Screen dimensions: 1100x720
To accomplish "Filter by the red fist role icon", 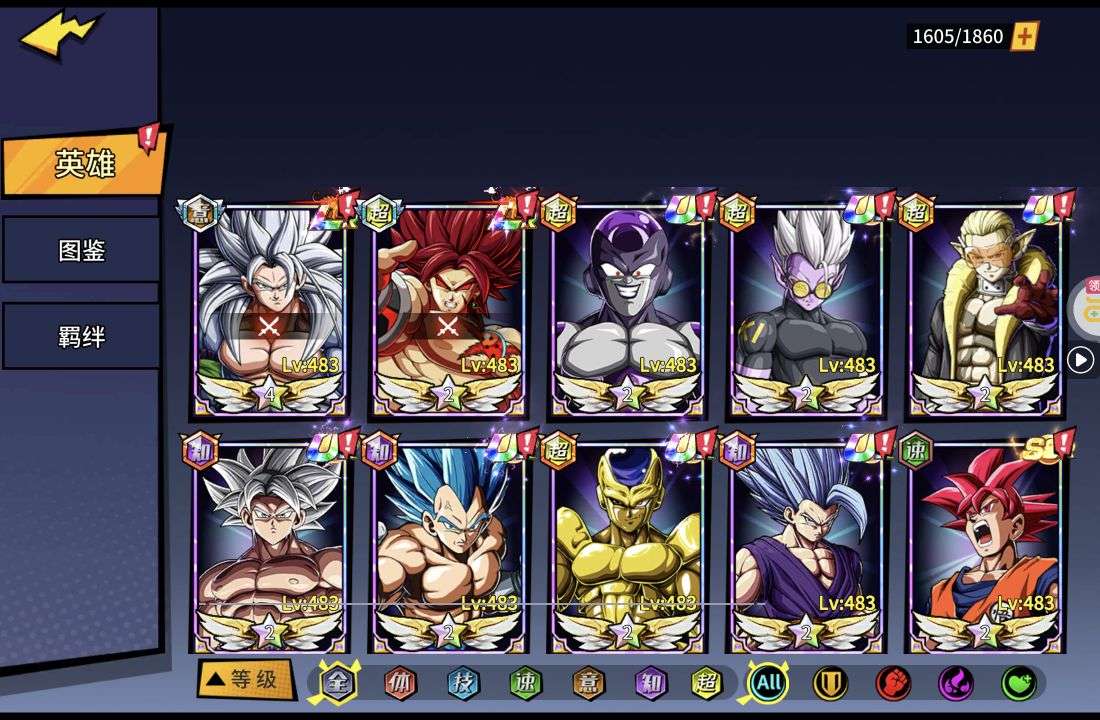I will coord(893,684).
